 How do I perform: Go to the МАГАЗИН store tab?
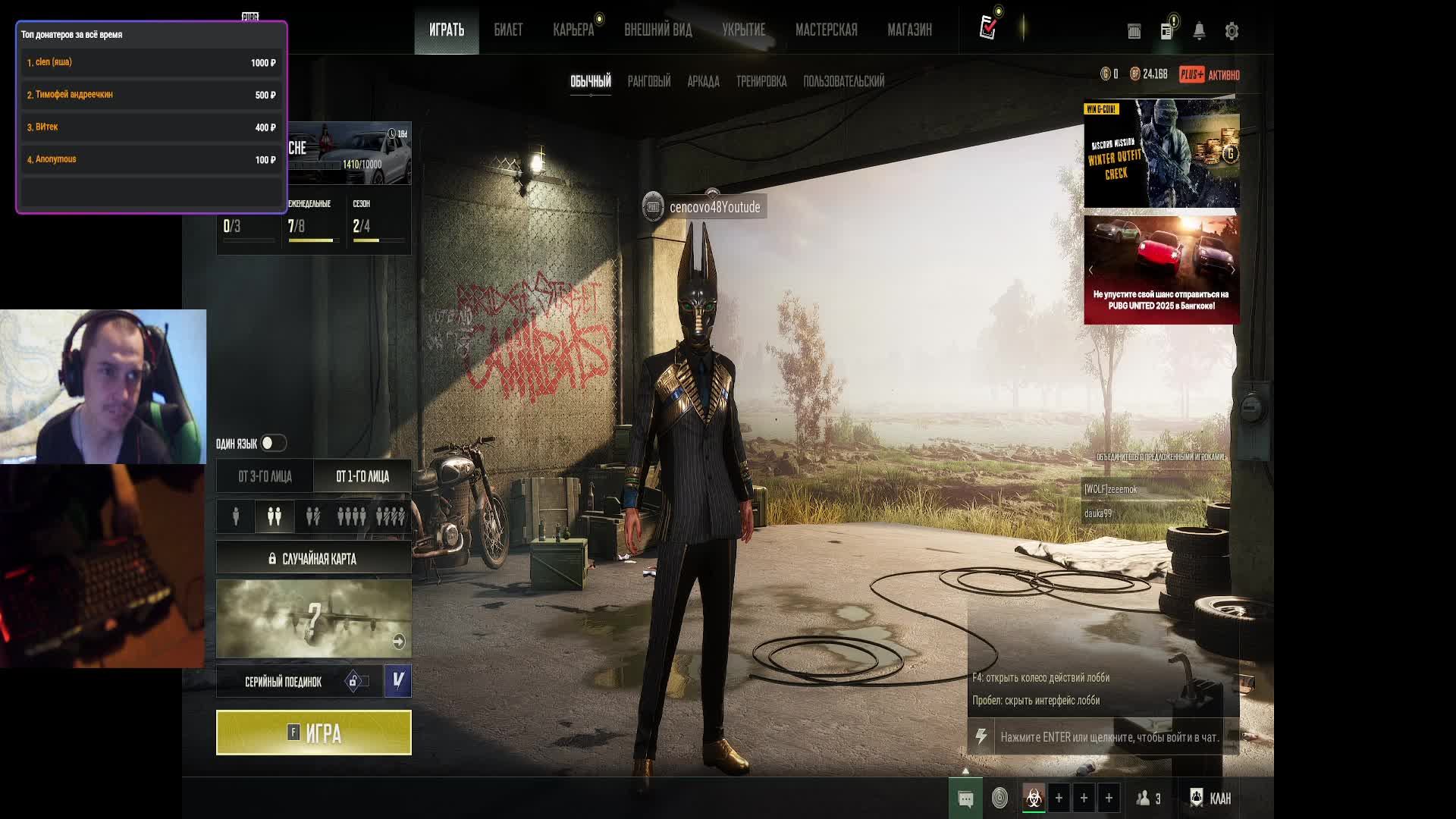tap(909, 30)
